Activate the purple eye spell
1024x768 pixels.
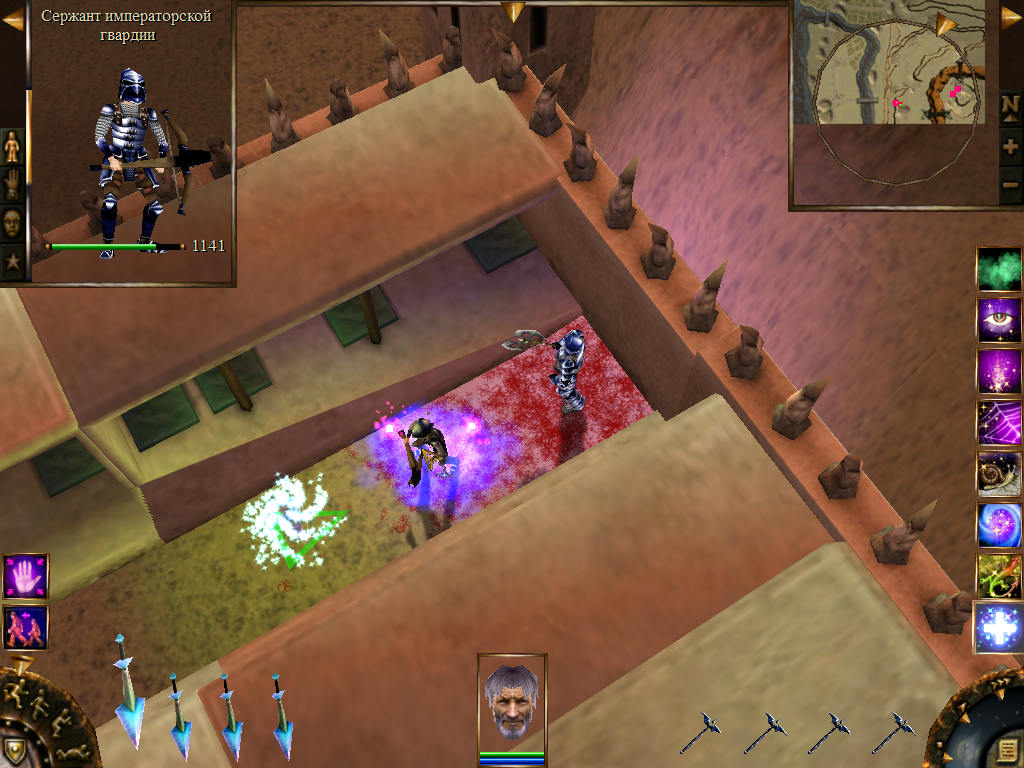click(998, 320)
